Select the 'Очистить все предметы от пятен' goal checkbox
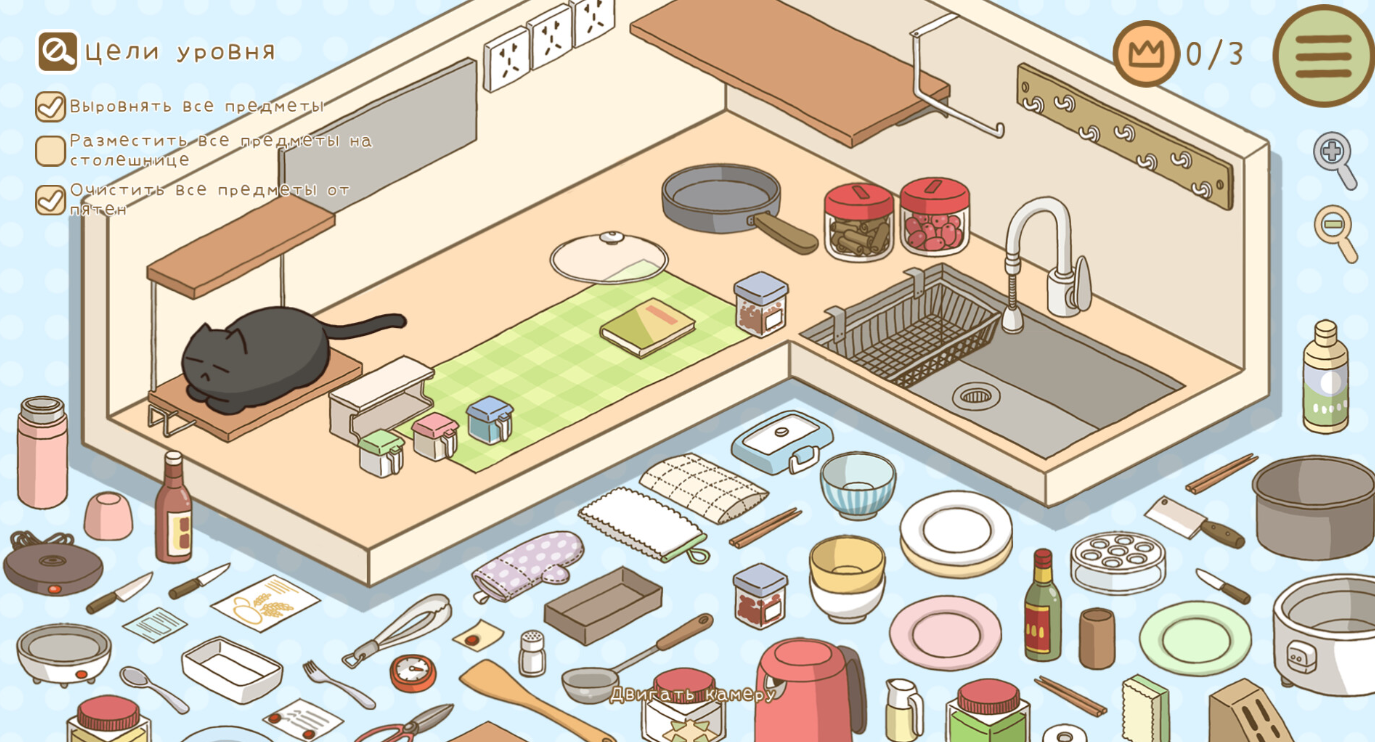This screenshot has height=742, width=1375. pyautogui.click(x=50, y=199)
